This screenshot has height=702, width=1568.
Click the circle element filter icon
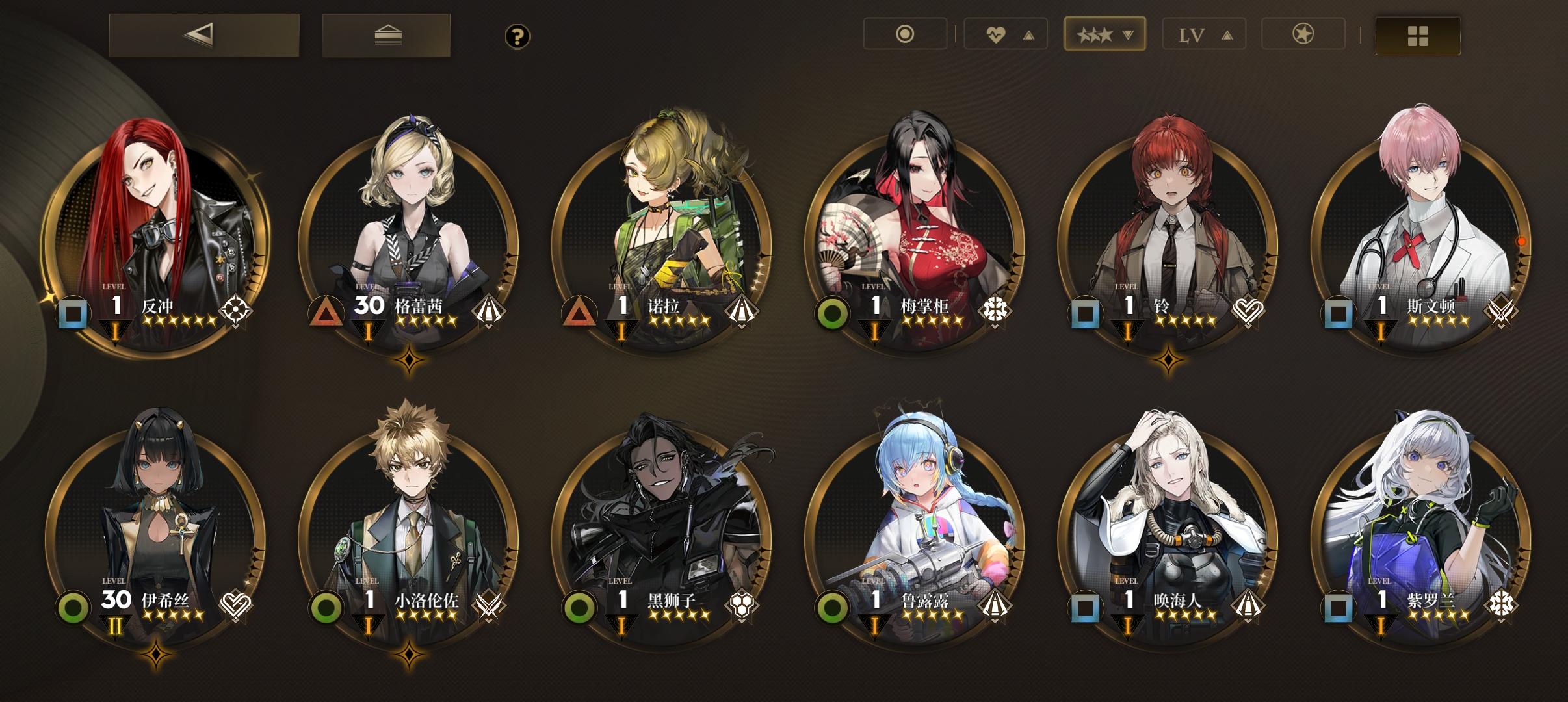(906, 34)
